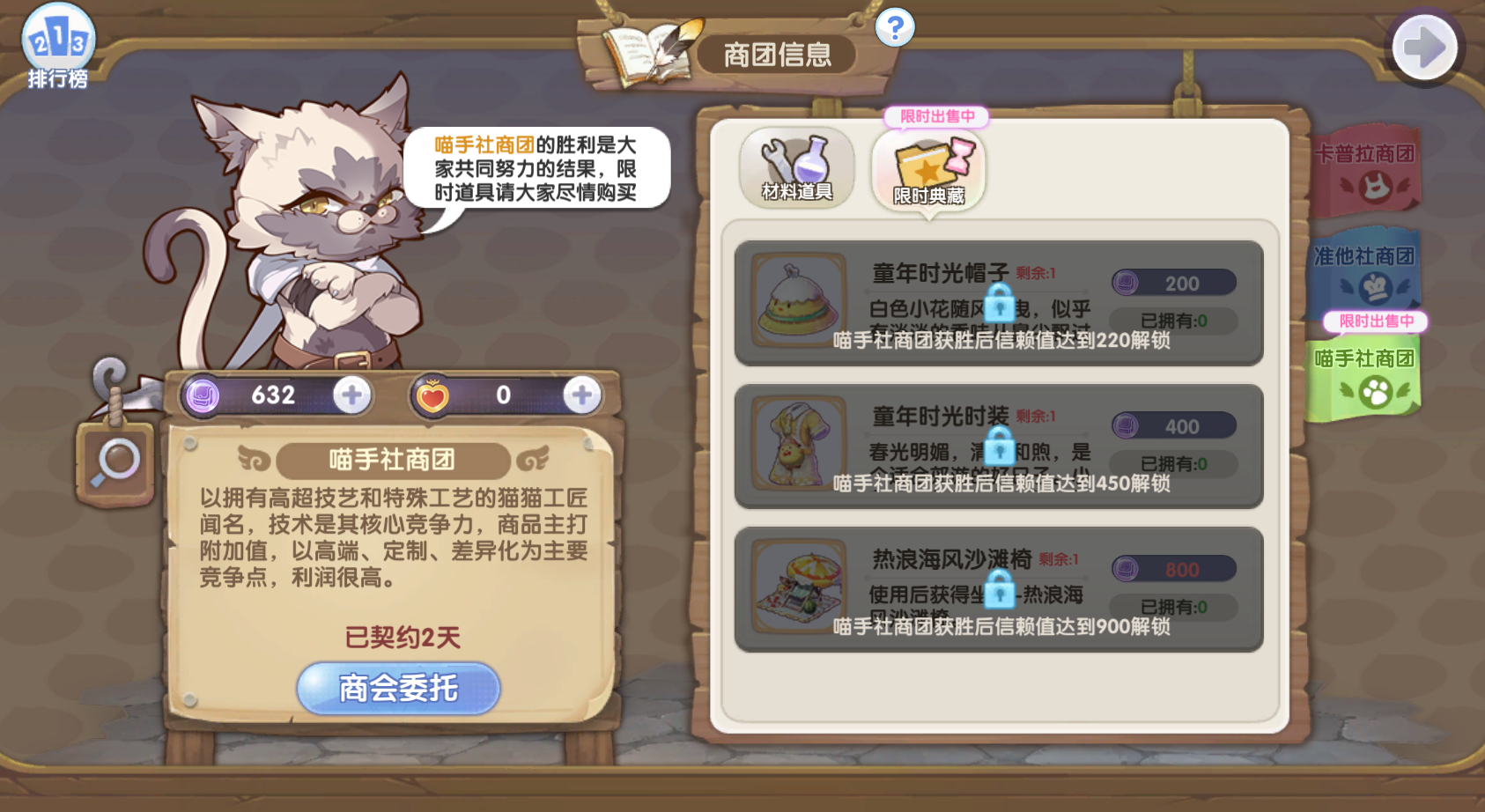
Task: Click the purple coin currency icon
Action: [x=203, y=395]
